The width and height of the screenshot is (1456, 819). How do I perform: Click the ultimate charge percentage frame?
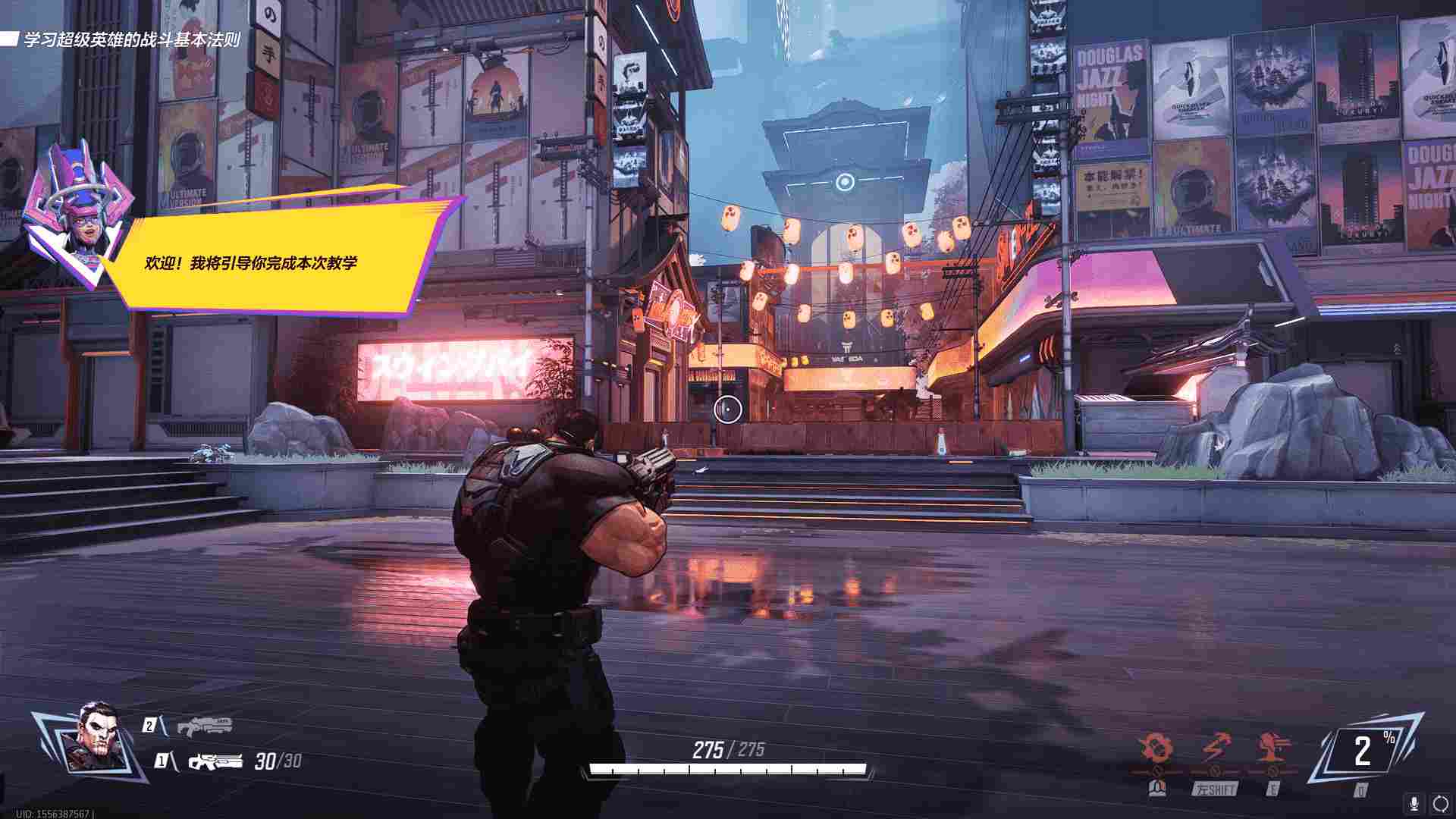pyautogui.click(x=1365, y=751)
